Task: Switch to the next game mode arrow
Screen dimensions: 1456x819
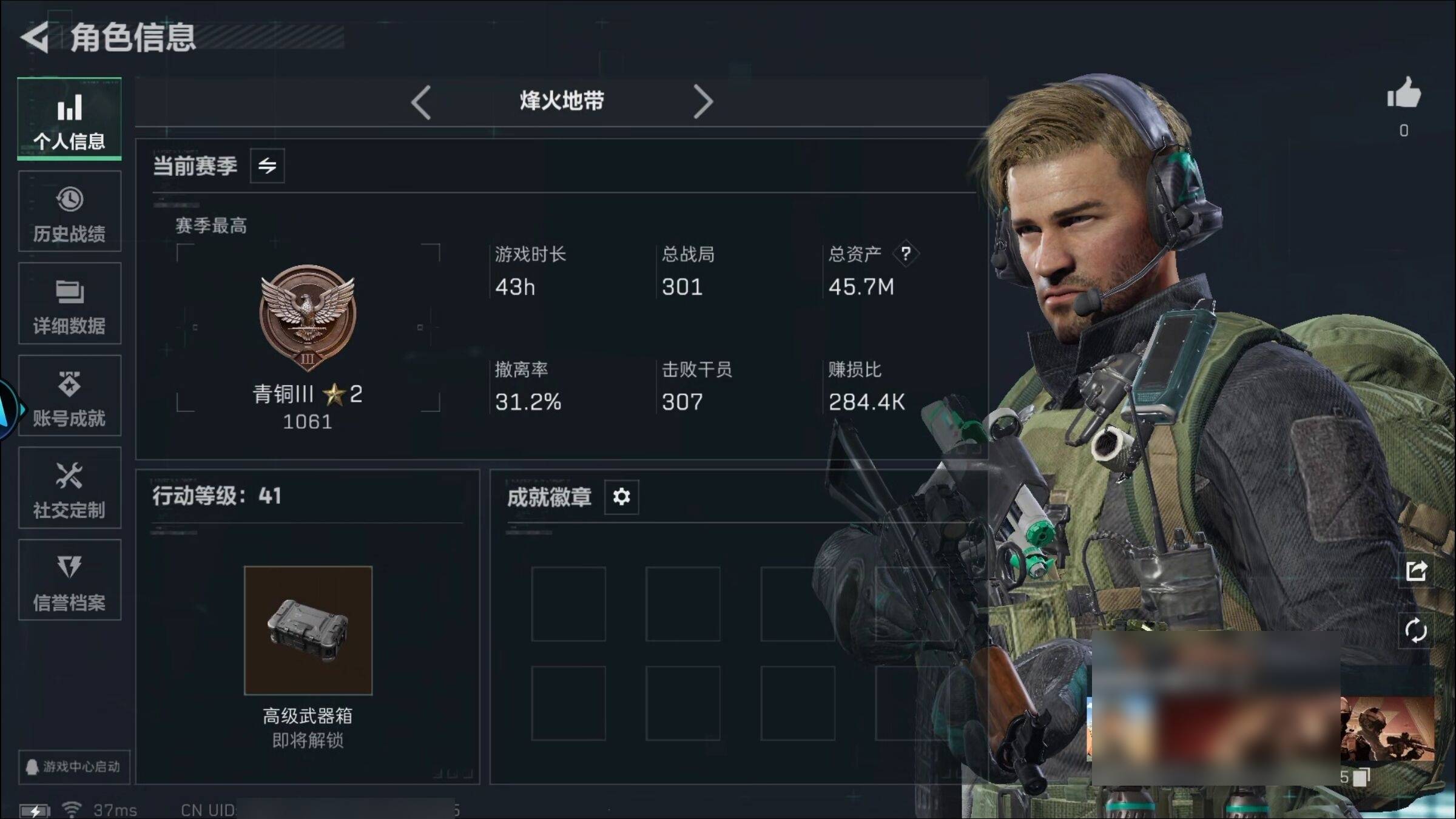Action: coord(703,102)
